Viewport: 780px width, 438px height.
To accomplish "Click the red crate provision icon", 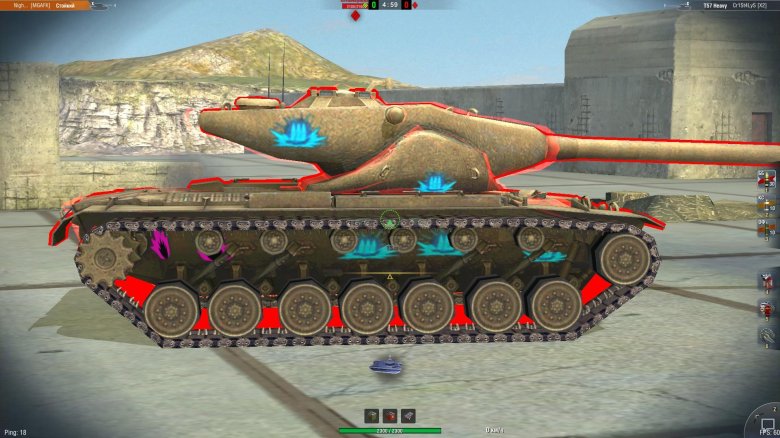I will point(390,416).
